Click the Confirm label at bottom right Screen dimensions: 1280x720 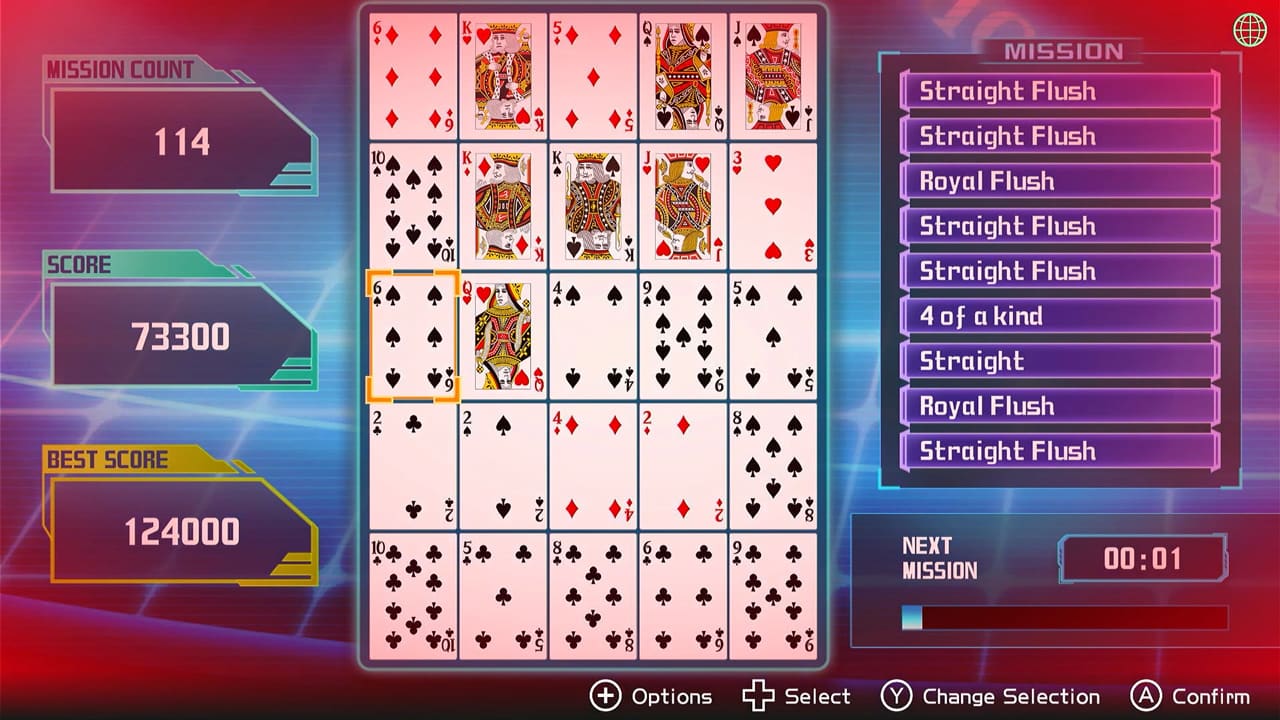click(x=1212, y=696)
